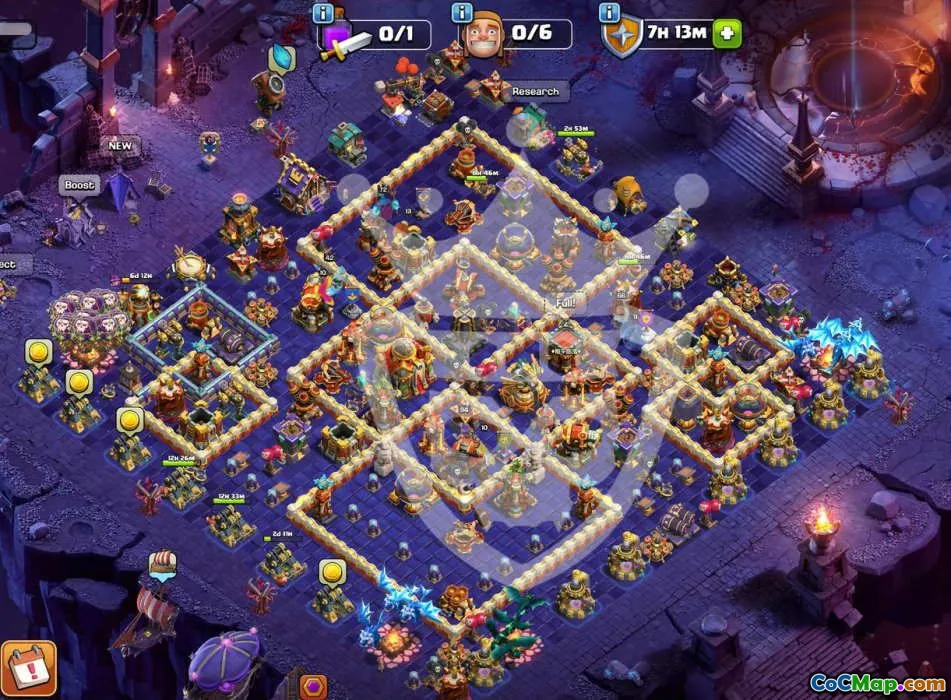Tap the Boost label bubble

tap(79, 185)
